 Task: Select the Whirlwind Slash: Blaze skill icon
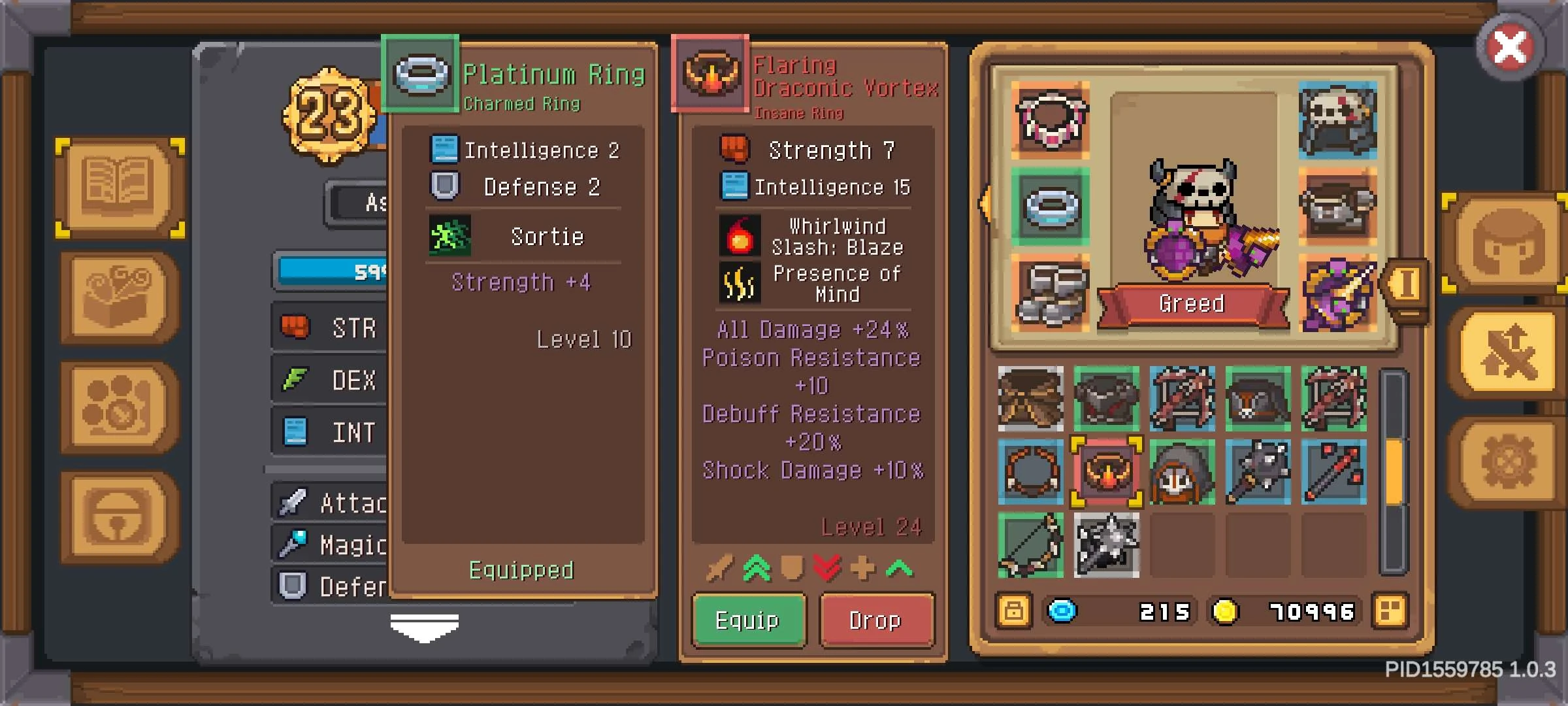tap(739, 235)
